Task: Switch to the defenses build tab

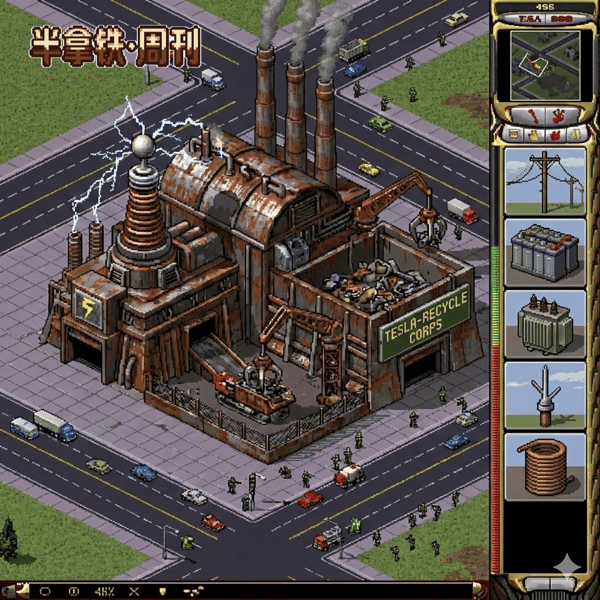Action: (x=535, y=133)
